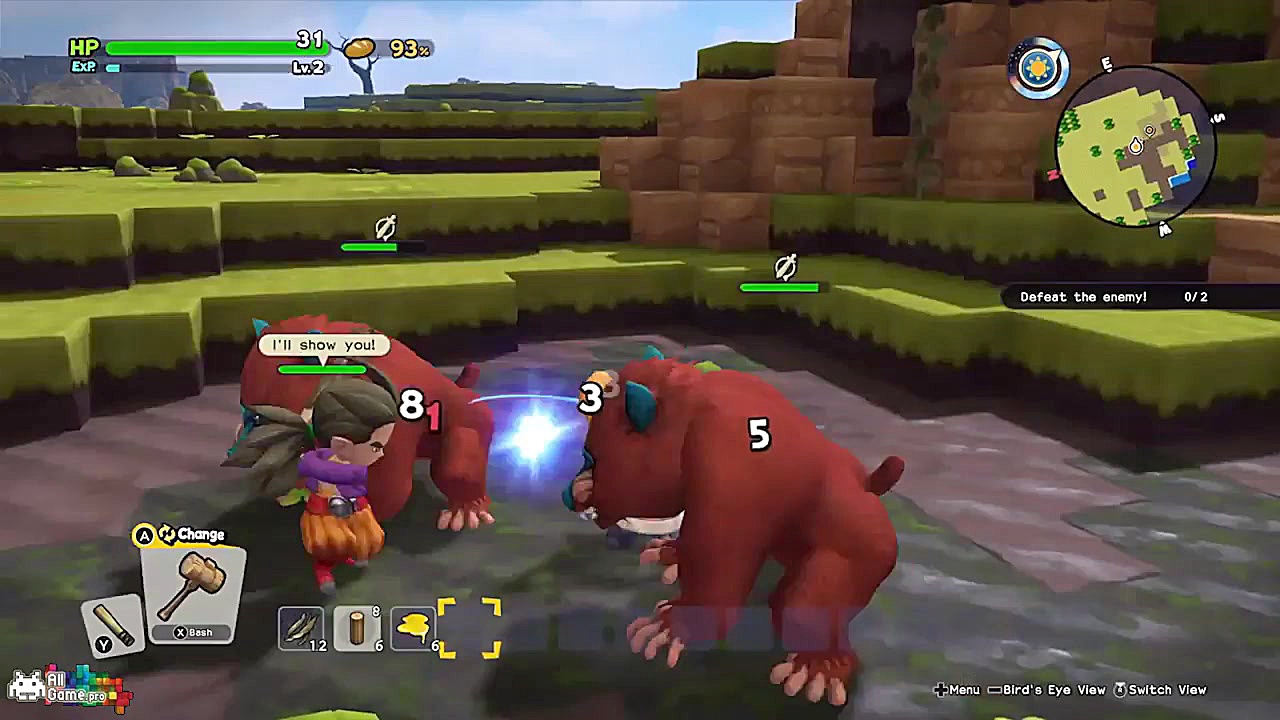Click the green HP bar
This screenshot has width=1280, height=720.
210,45
